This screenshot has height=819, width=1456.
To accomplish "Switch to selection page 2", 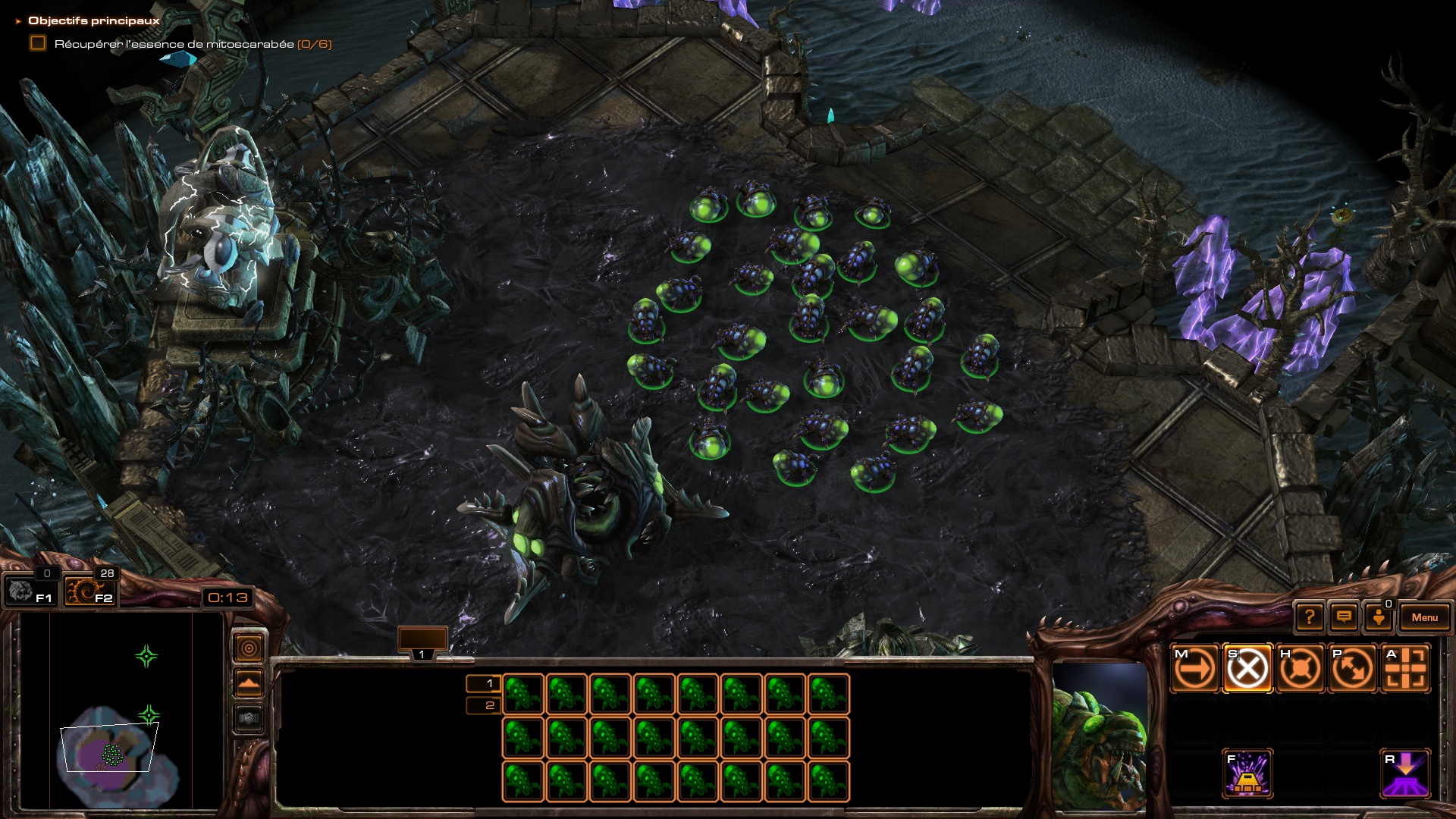I will (484, 706).
